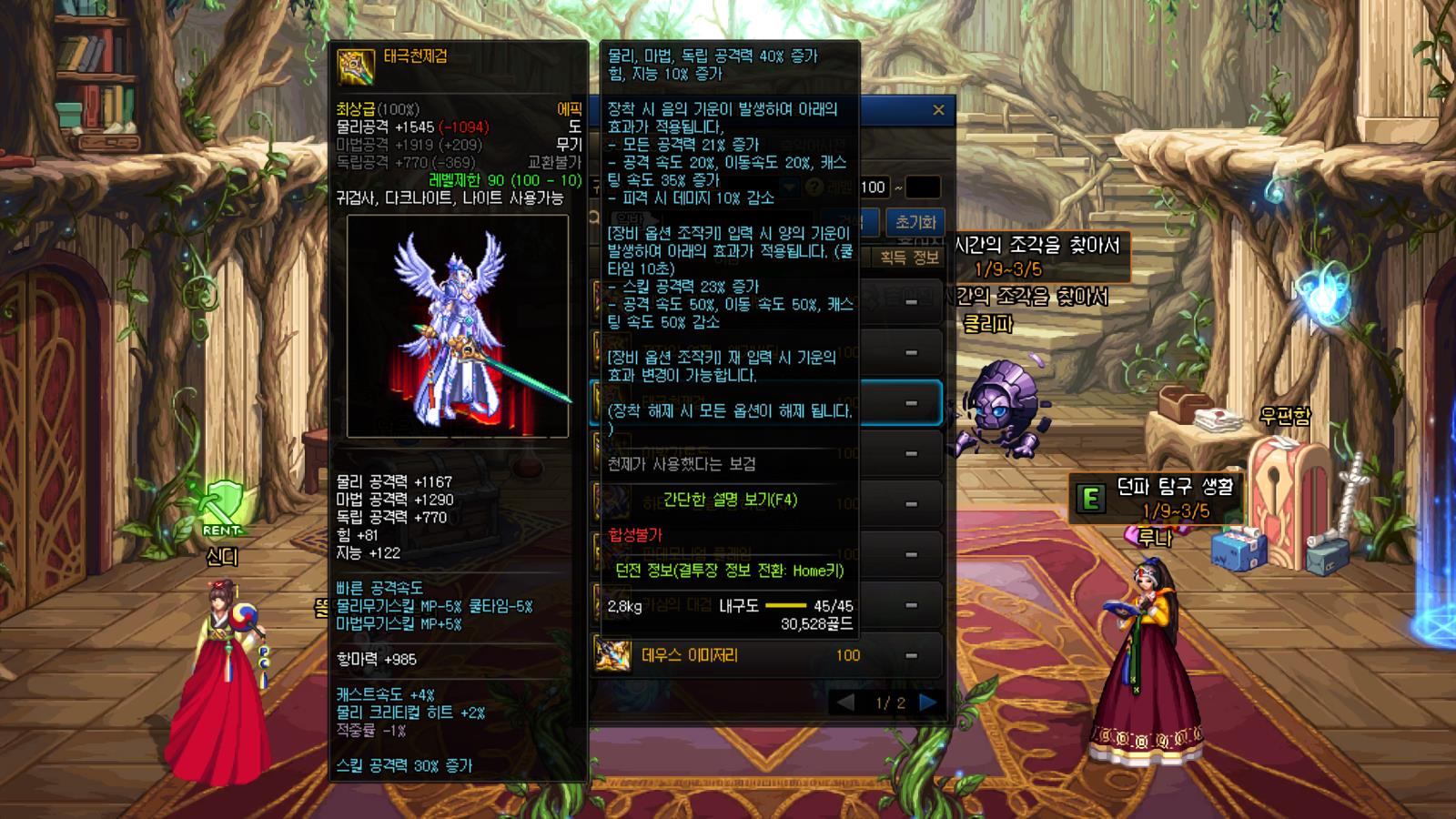Go to the next results page arrow

pyautogui.click(x=928, y=702)
